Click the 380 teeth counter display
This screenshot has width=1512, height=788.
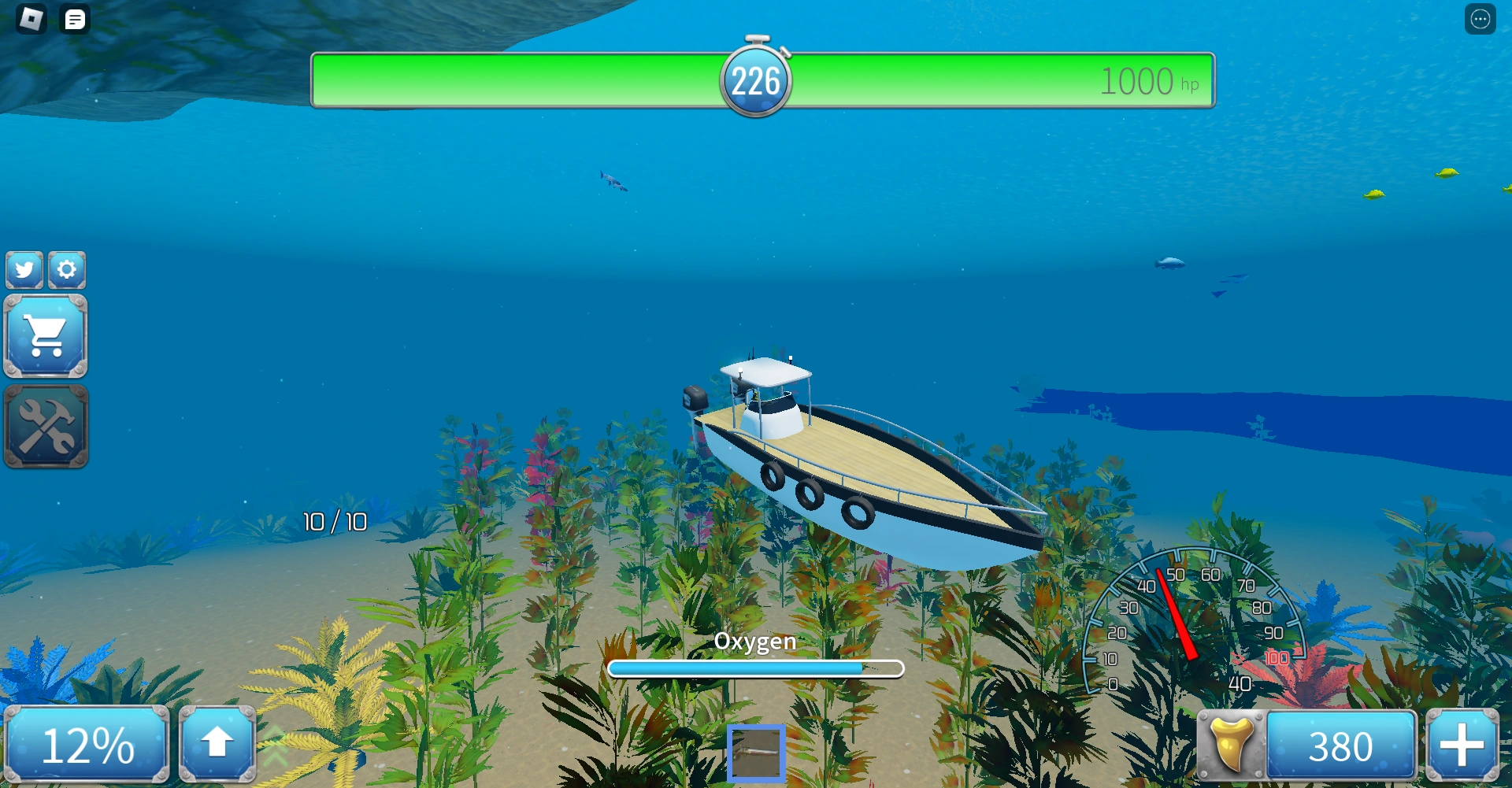click(1340, 743)
